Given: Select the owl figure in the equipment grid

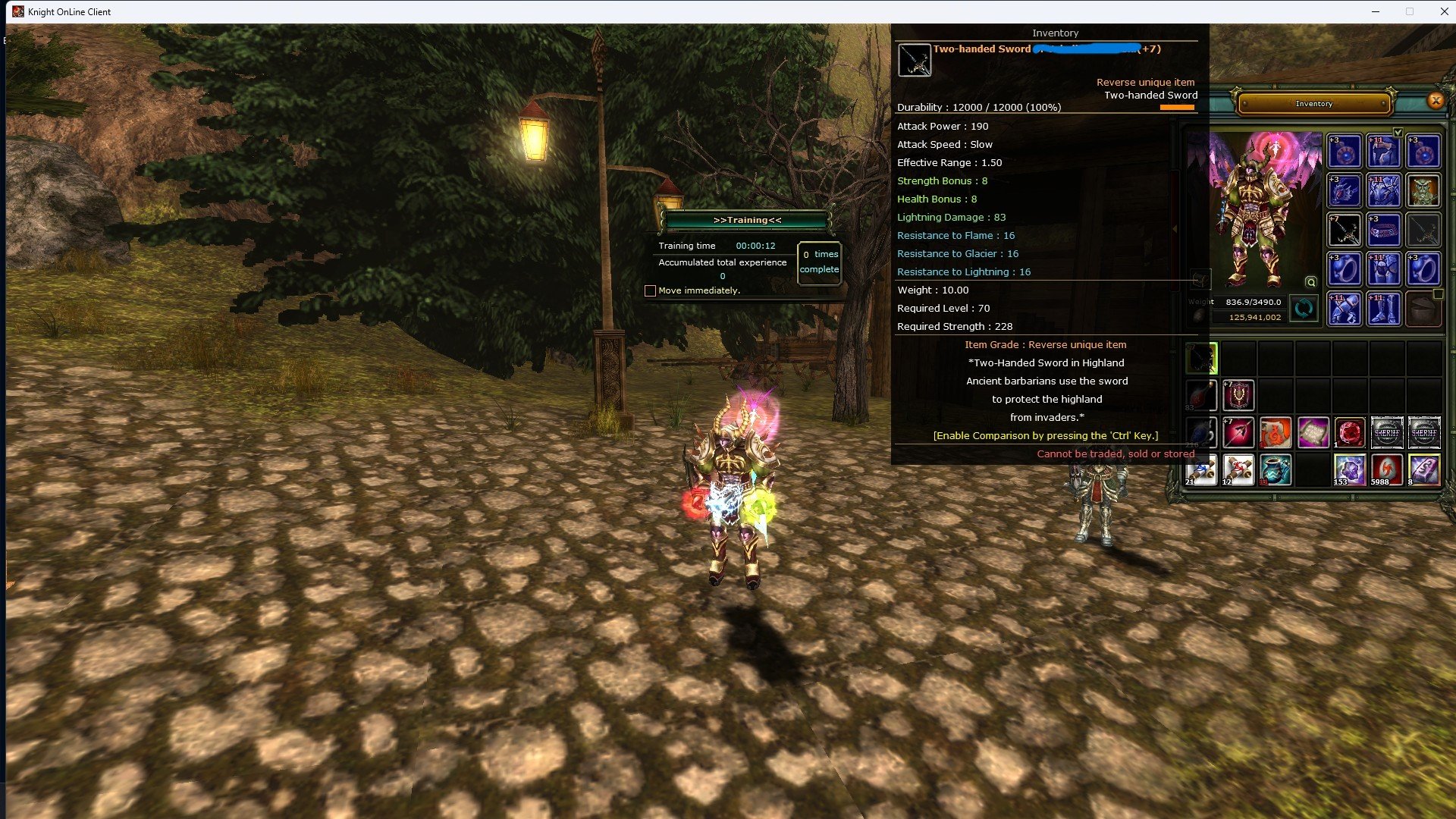Looking at the screenshot, I should 1424,190.
